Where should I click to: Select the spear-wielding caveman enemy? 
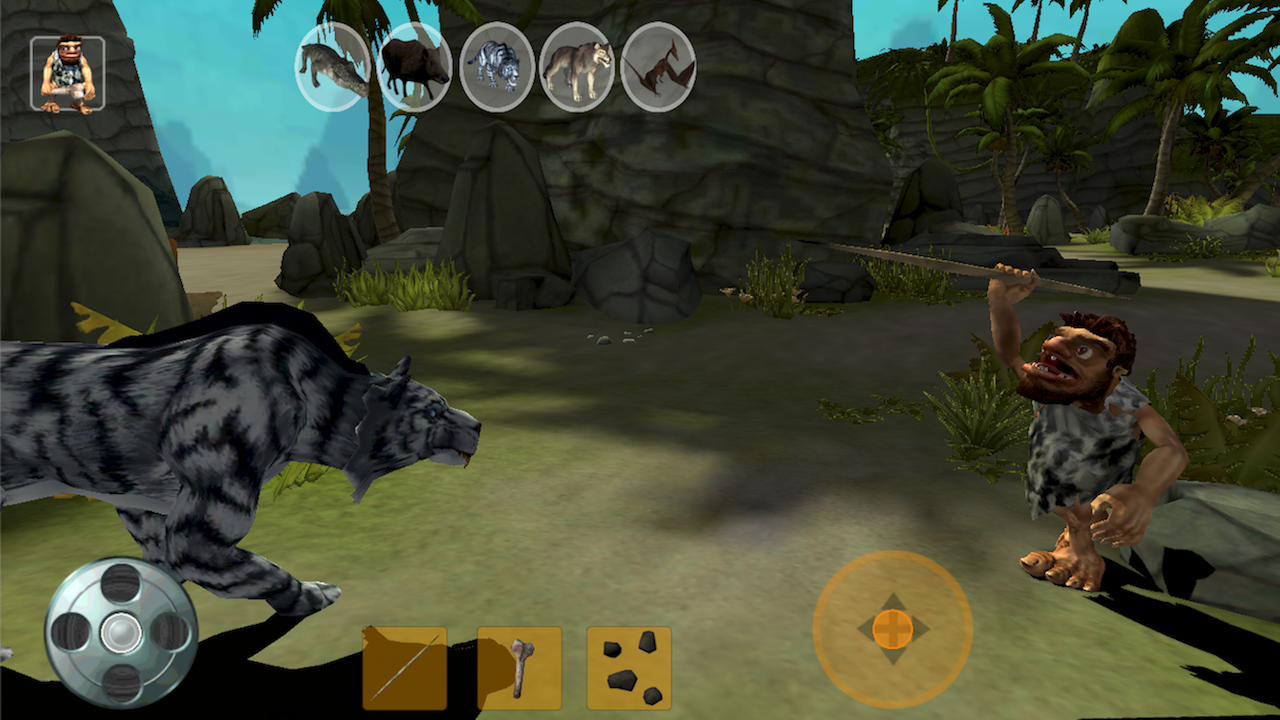[x=1080, y=430]
